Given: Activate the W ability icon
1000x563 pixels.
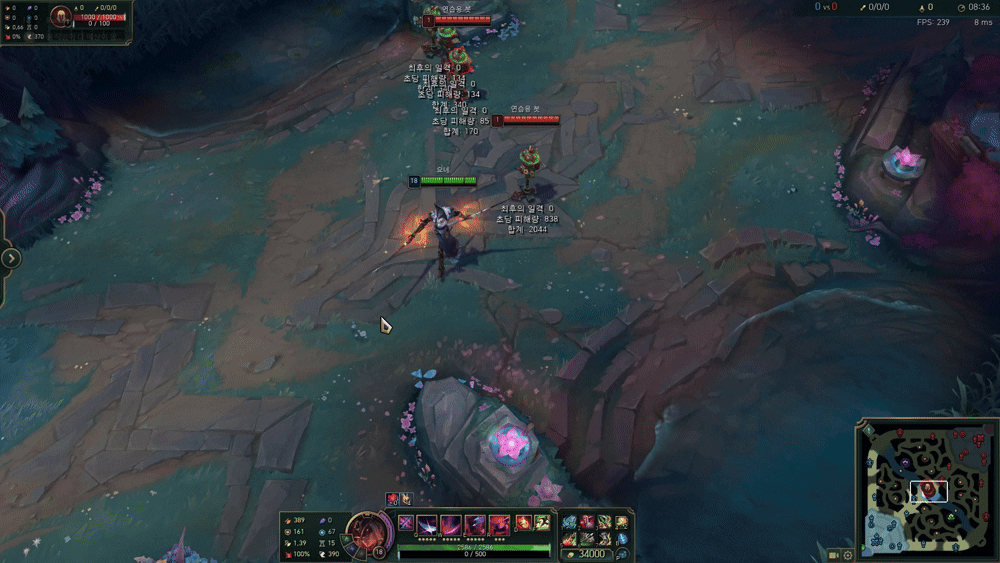Looking at the screenshot, I should 451,523.
